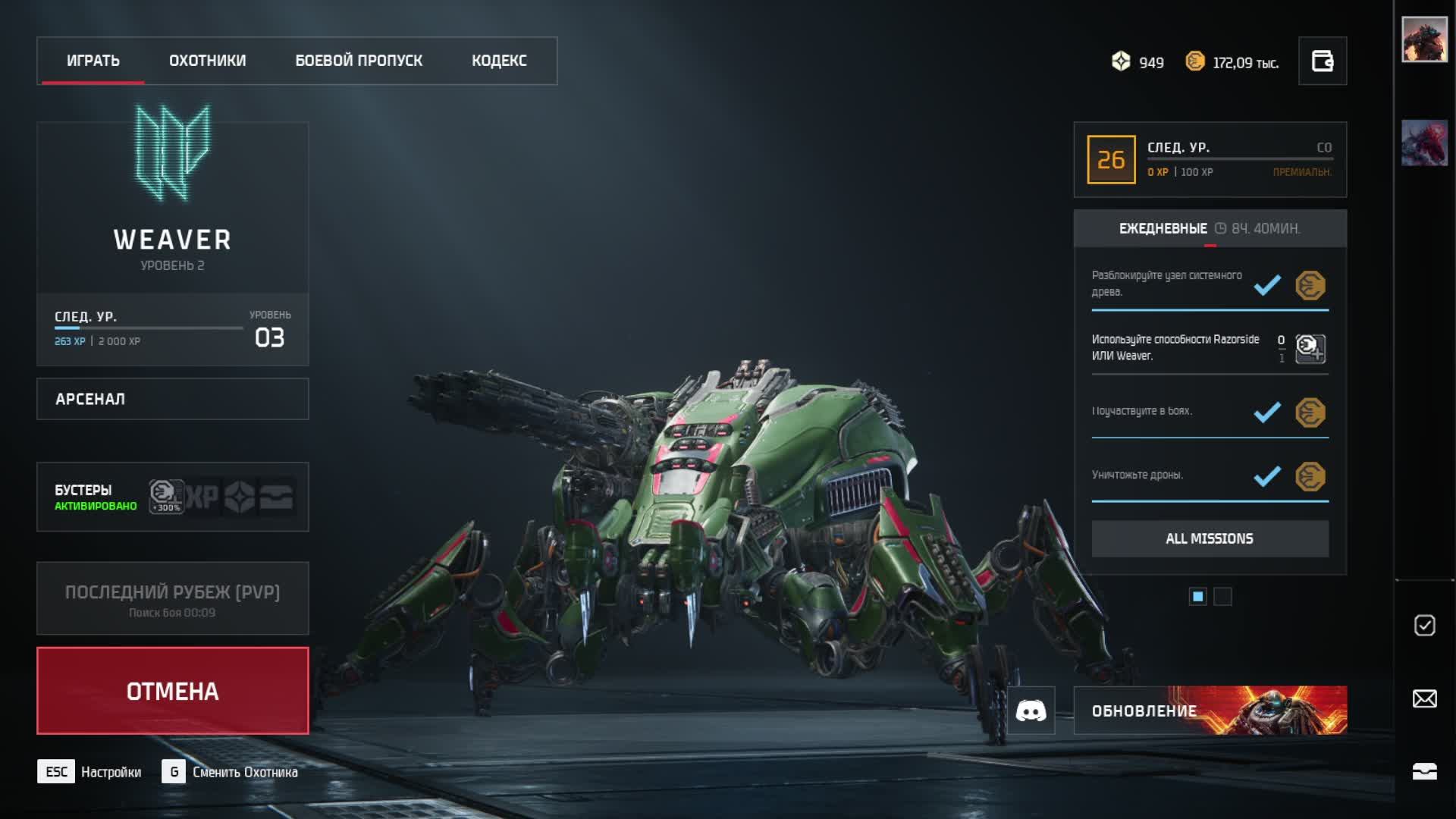Viewport: 1456px width, 819px height.
Task: Open the wallet icon button
Action: [x=1322, y=61]
